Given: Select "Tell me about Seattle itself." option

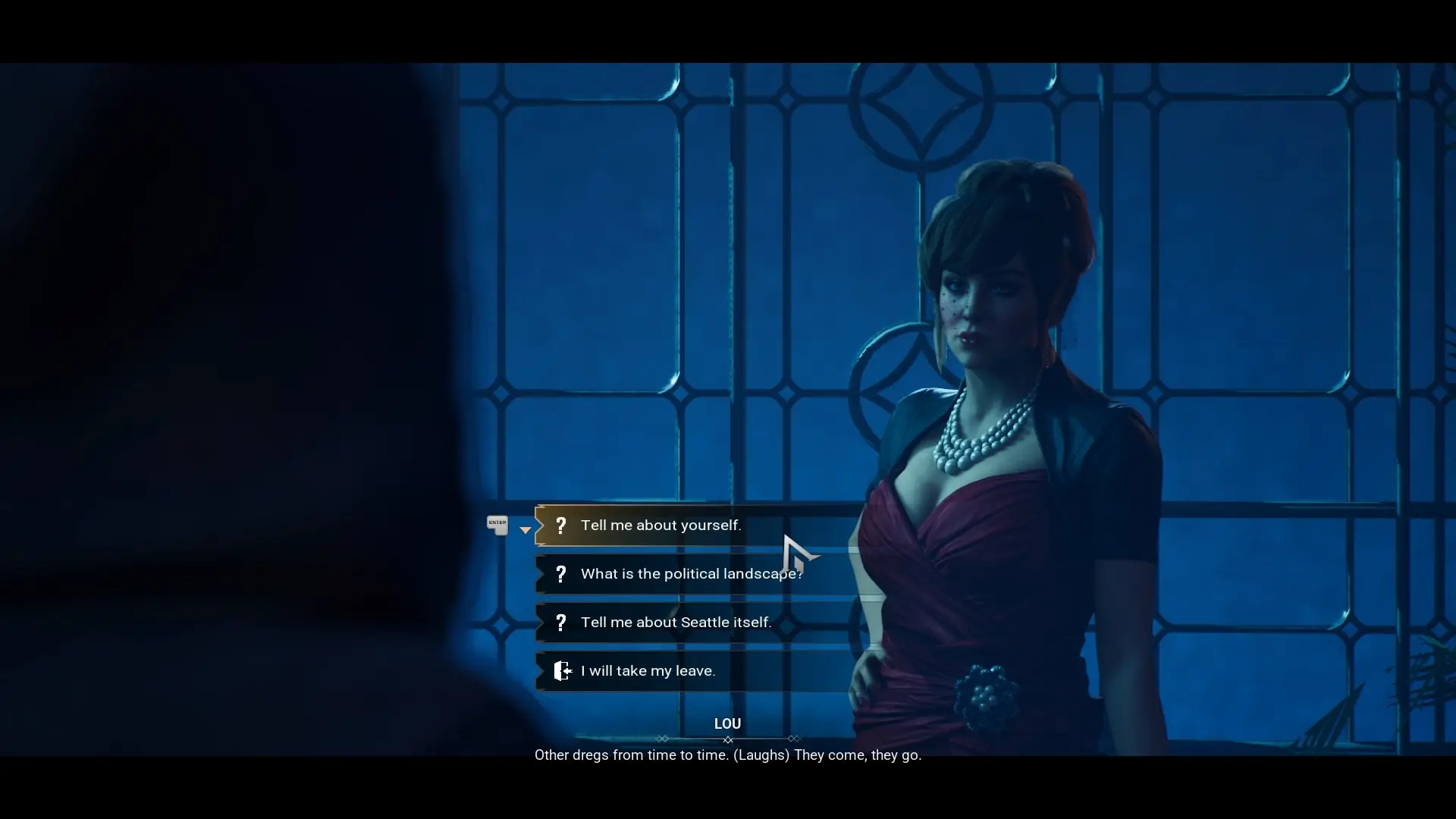Looking at the screenshot, I should [x=676, y=623].
